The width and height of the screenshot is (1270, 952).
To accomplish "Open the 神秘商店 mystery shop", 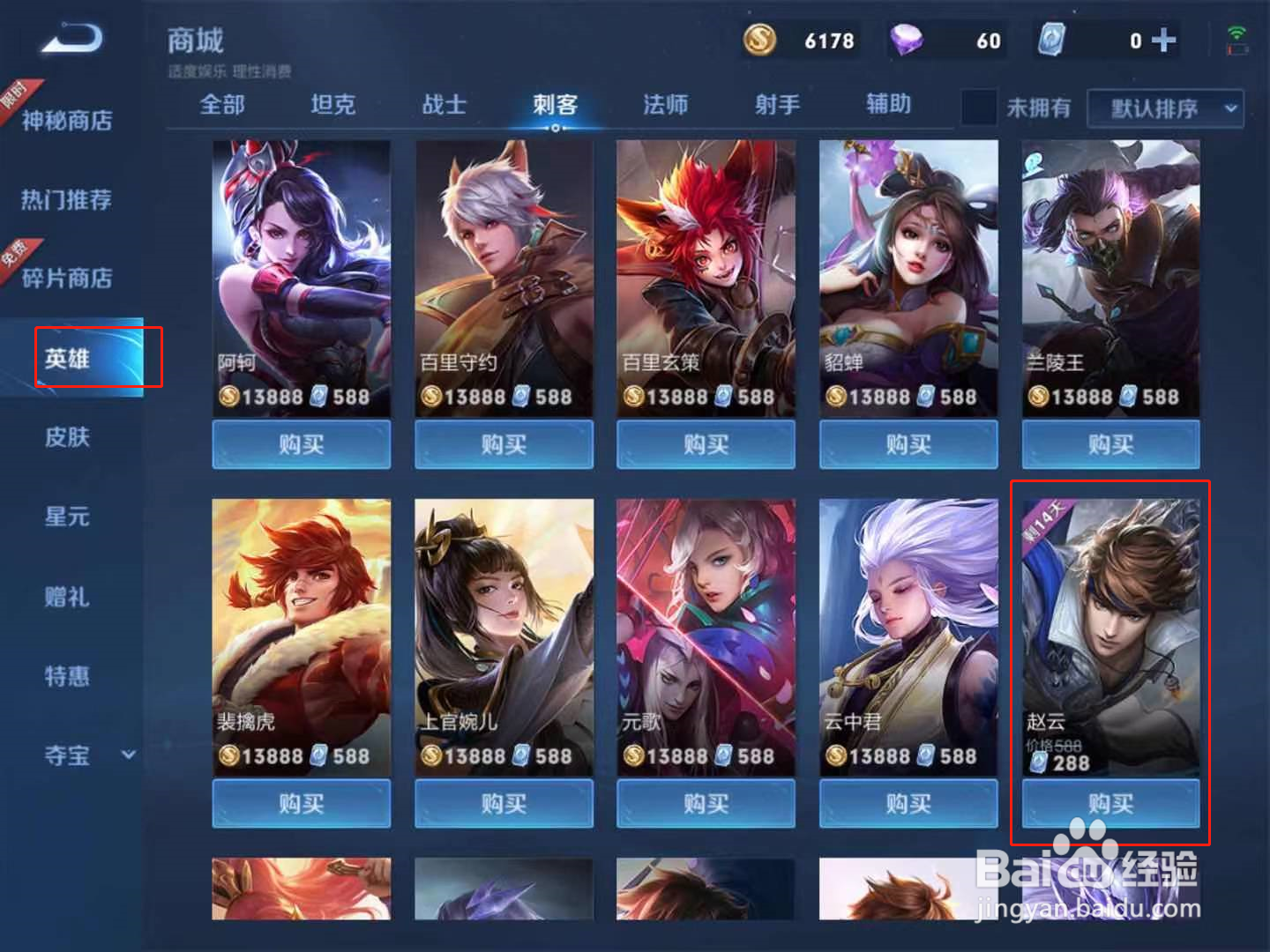I will pyautogui.click(x=68, y=121).
